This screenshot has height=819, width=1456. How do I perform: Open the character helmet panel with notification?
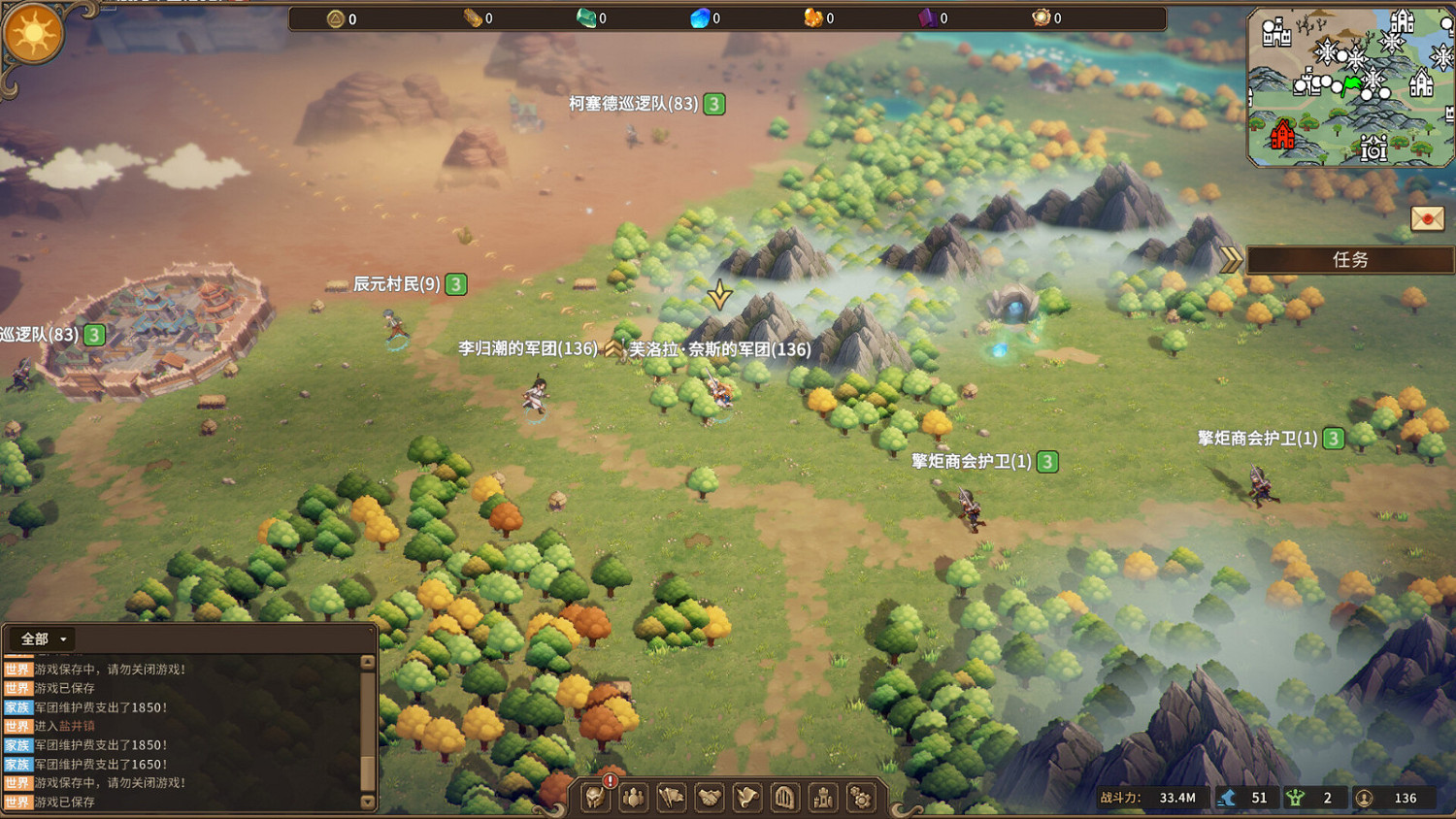pos(595,798)
